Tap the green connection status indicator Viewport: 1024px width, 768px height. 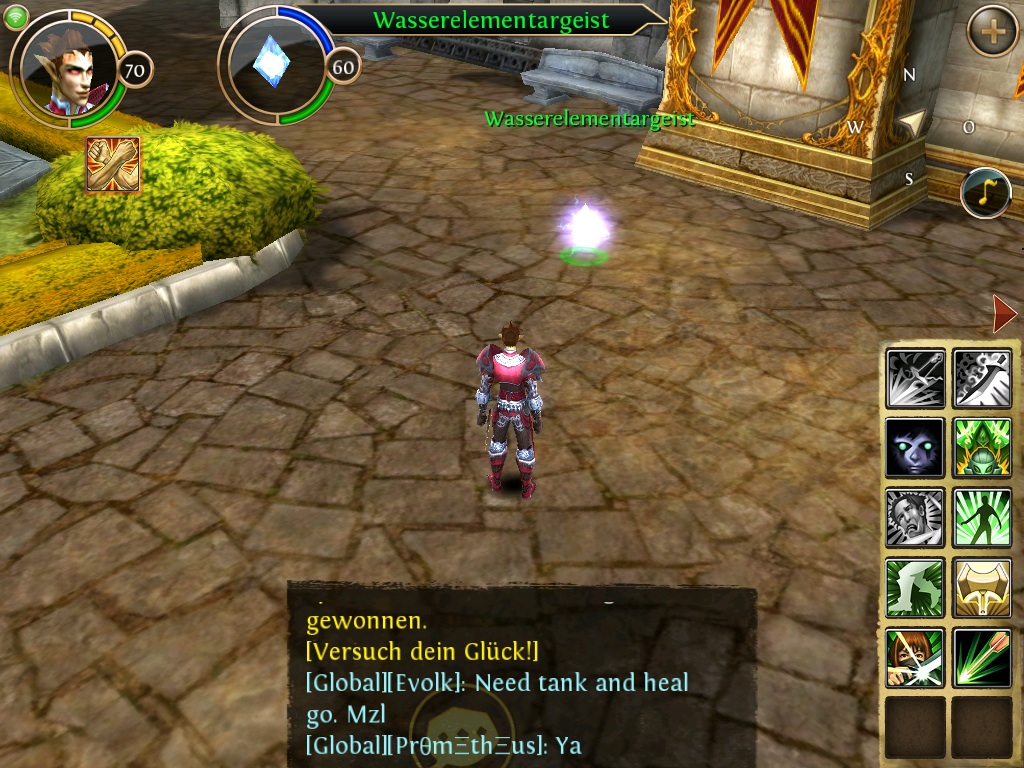(x=15, y=16)
